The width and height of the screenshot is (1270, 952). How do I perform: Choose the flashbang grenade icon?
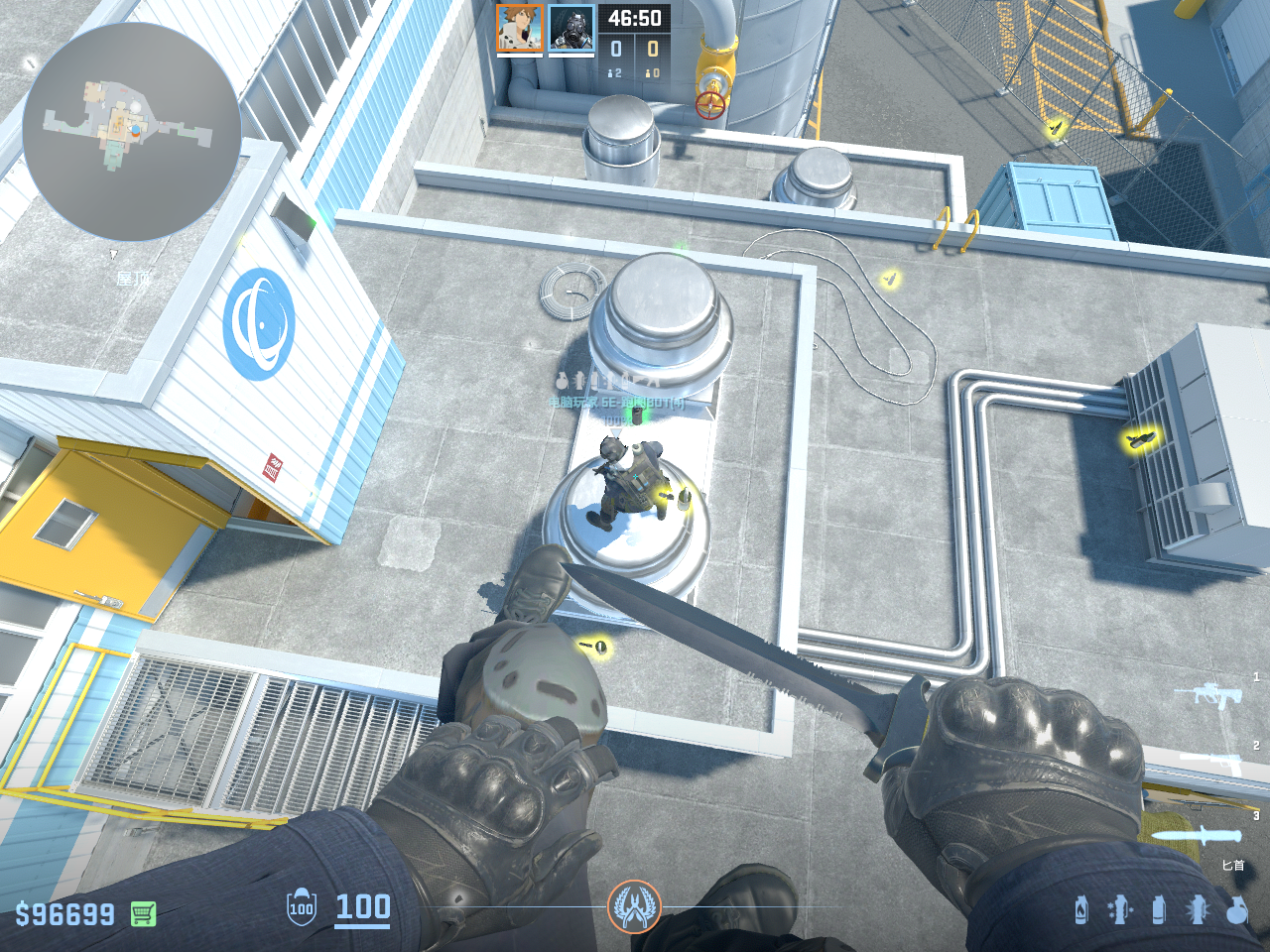click(1198, 909)
